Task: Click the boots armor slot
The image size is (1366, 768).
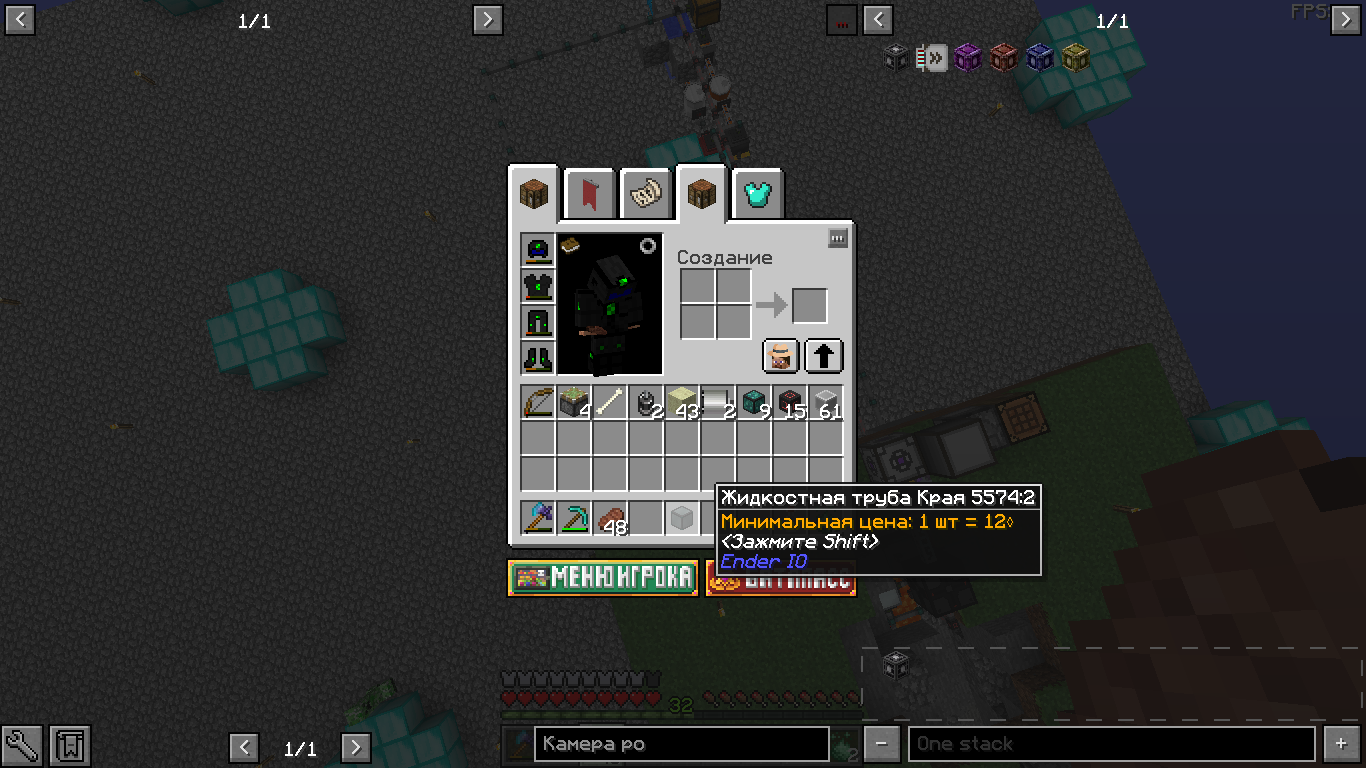Action: pos(538,358)
